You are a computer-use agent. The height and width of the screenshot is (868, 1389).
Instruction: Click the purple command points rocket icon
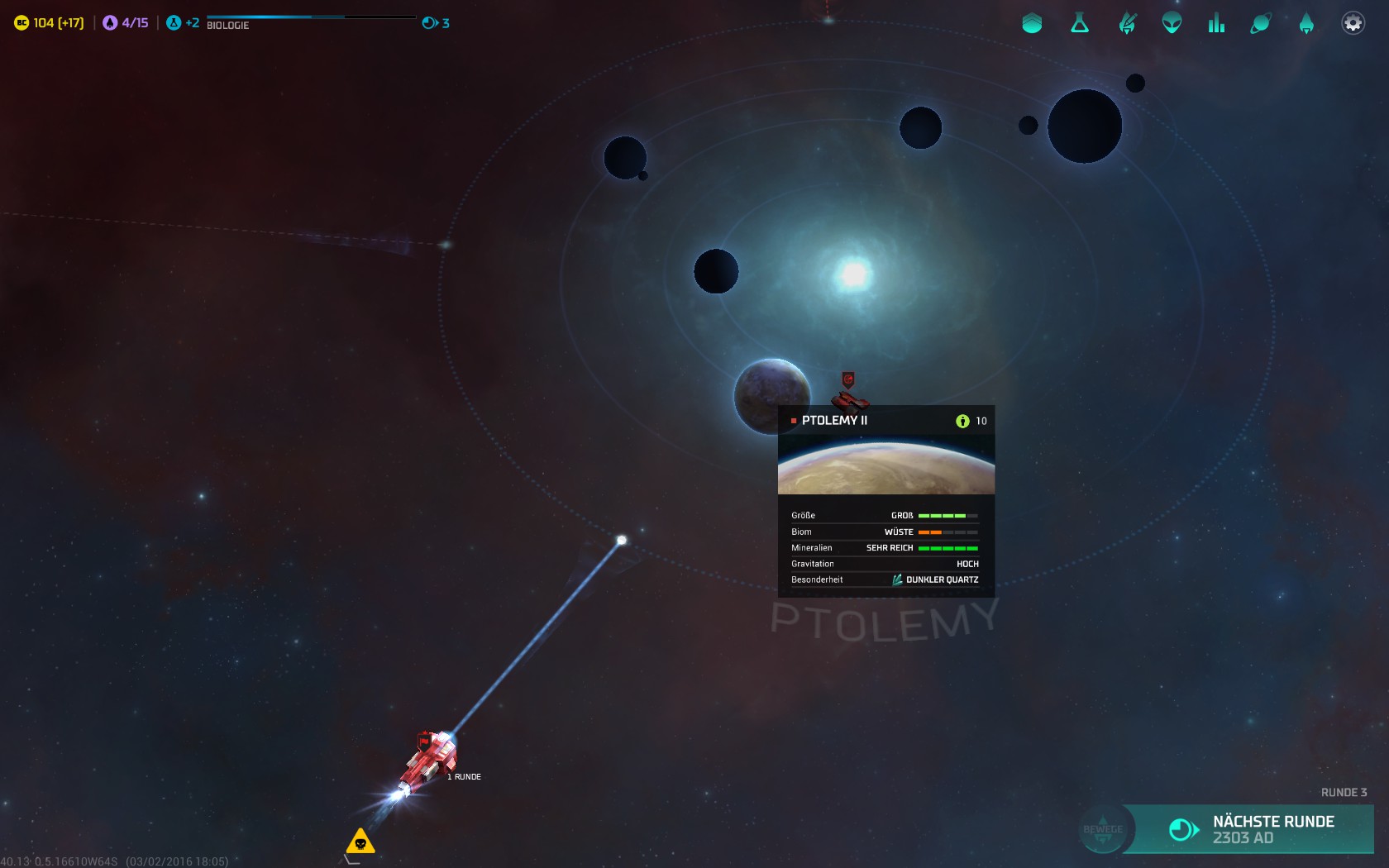pyautogui.click(x=110, y=23)
